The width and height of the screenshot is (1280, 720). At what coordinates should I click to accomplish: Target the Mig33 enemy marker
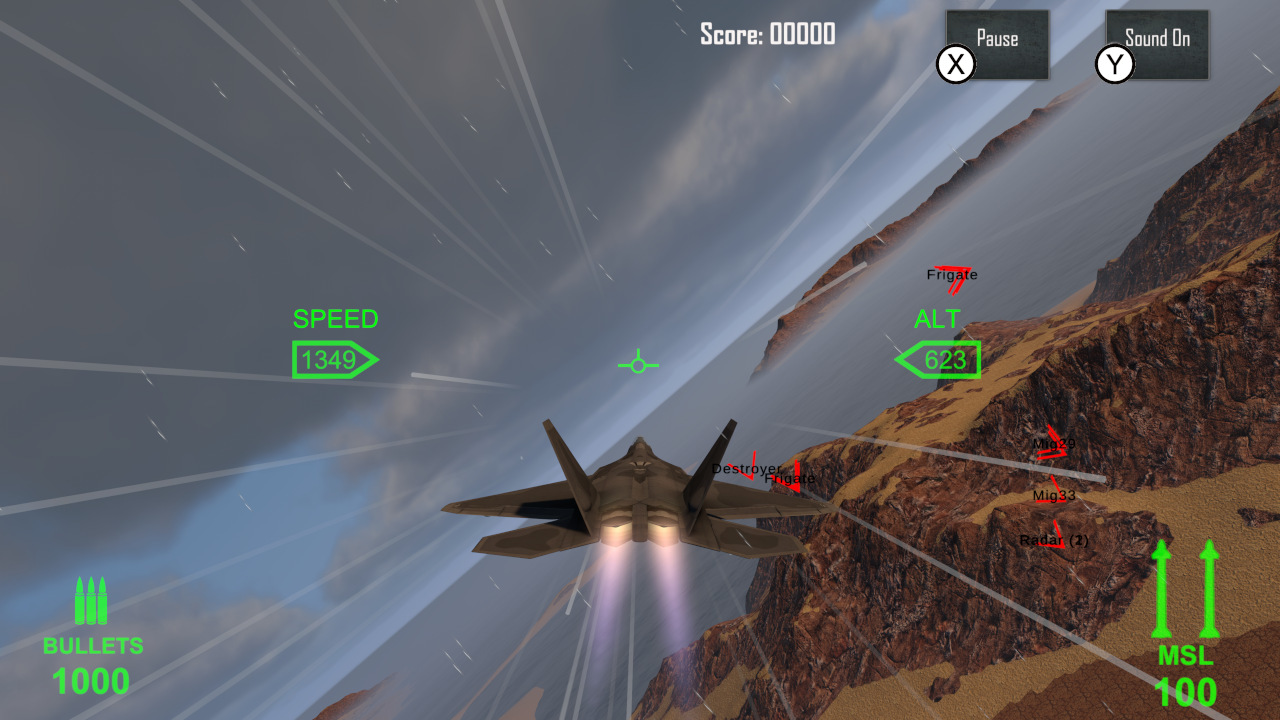[x=1053, y=494]
